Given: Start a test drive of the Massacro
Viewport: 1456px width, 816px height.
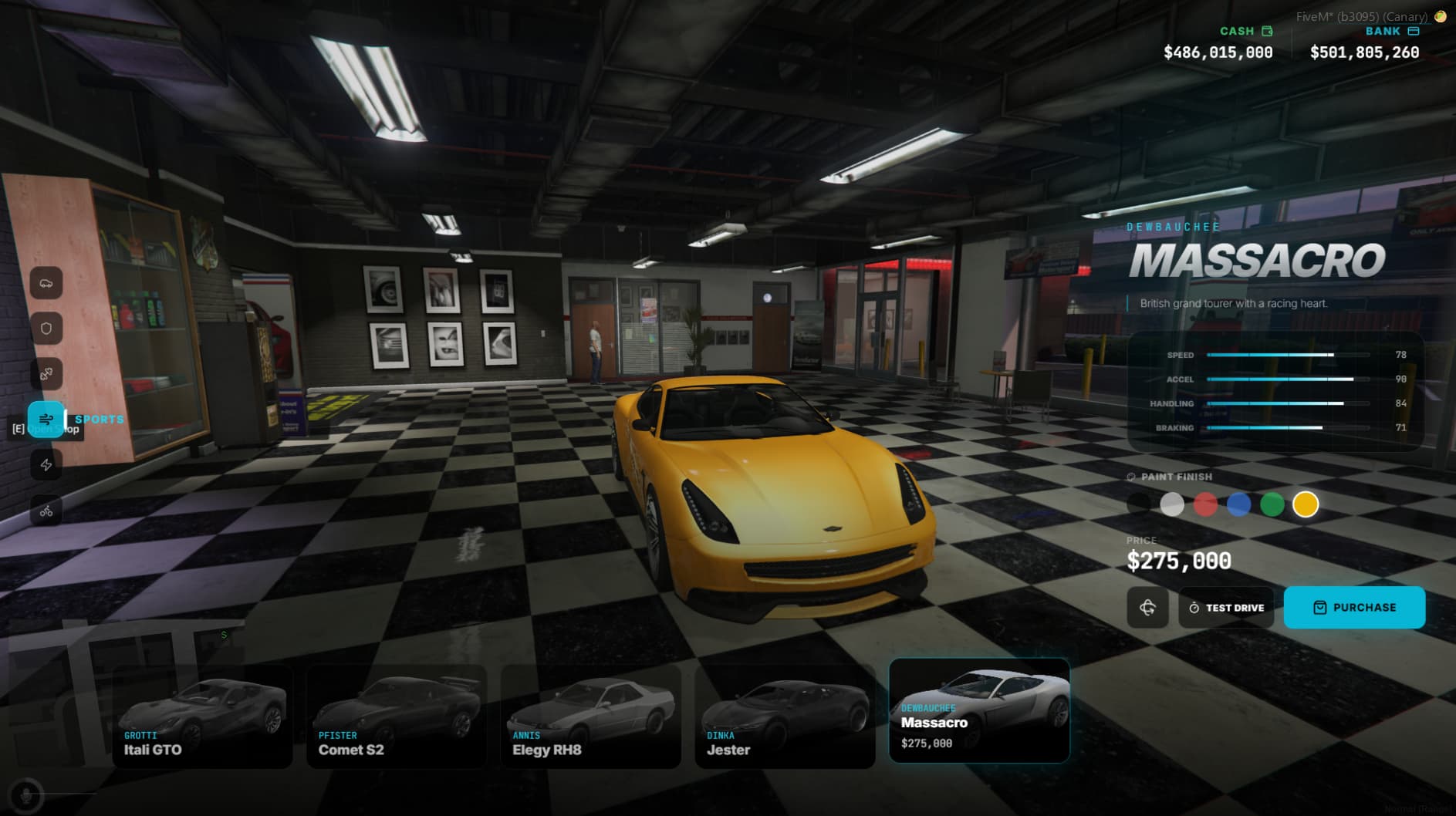Looking at the screenshot, I should point(1226,608).
